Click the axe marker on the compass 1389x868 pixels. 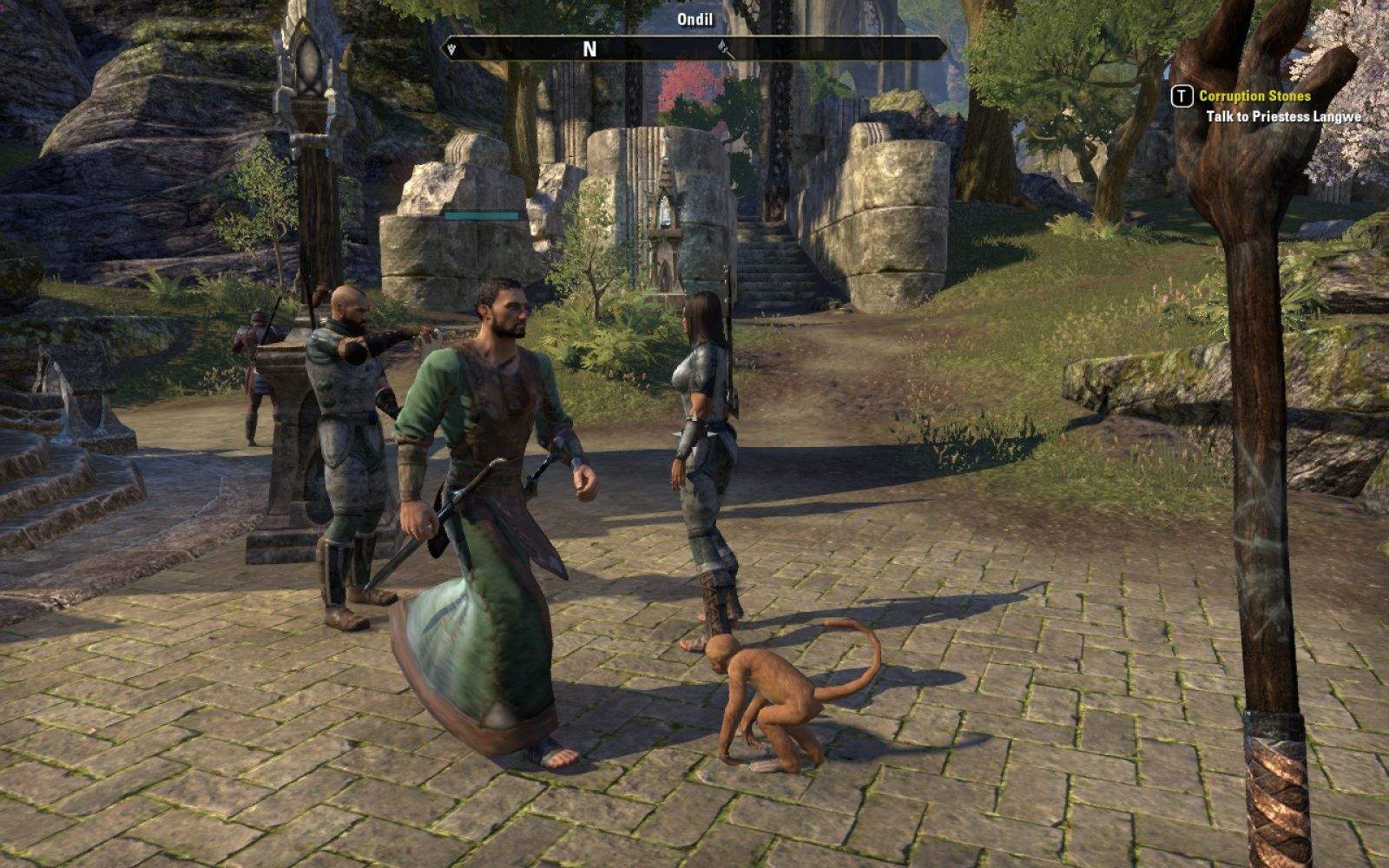click(x=727, y=49)
